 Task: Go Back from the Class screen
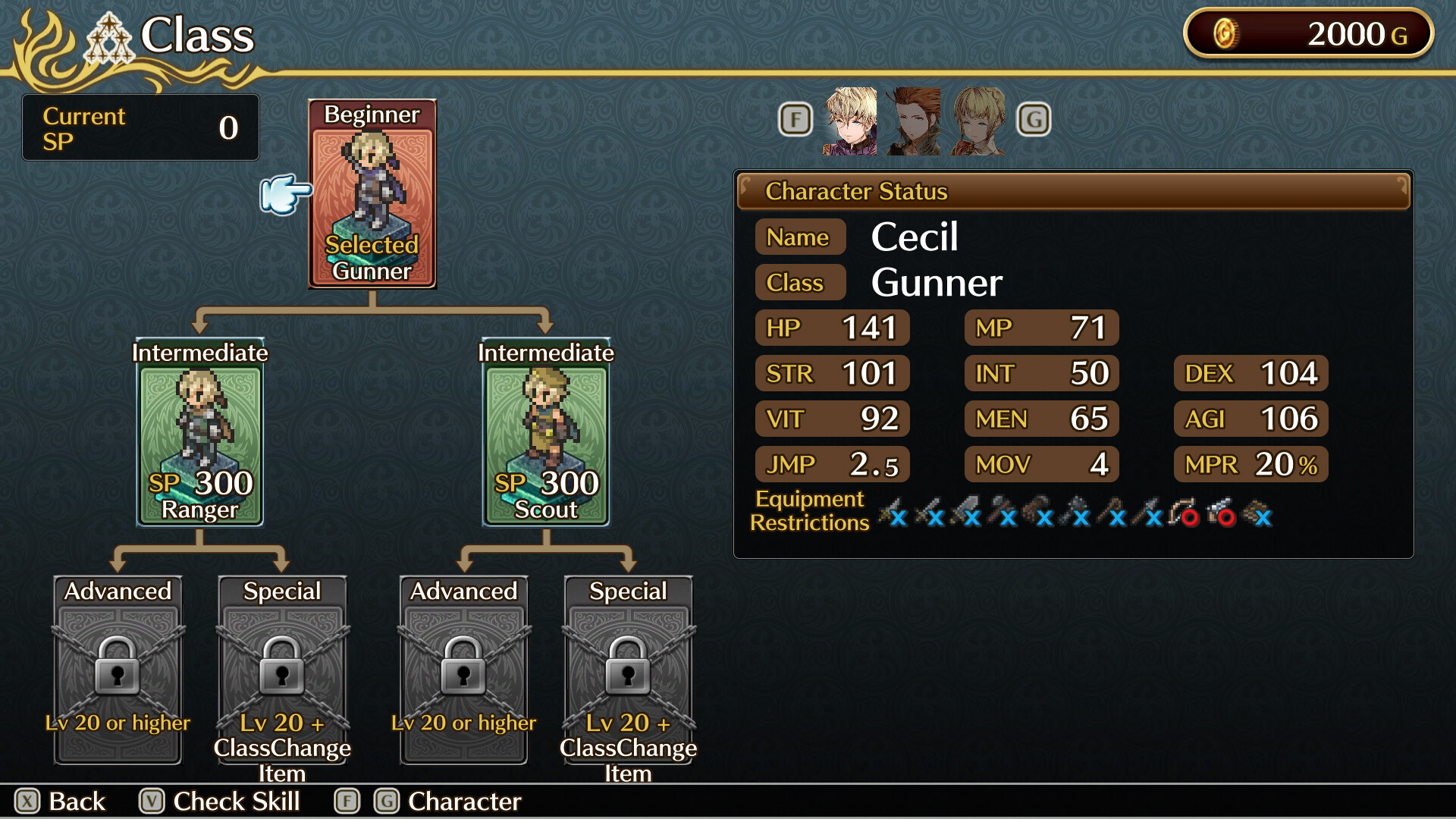coord(61,802)
